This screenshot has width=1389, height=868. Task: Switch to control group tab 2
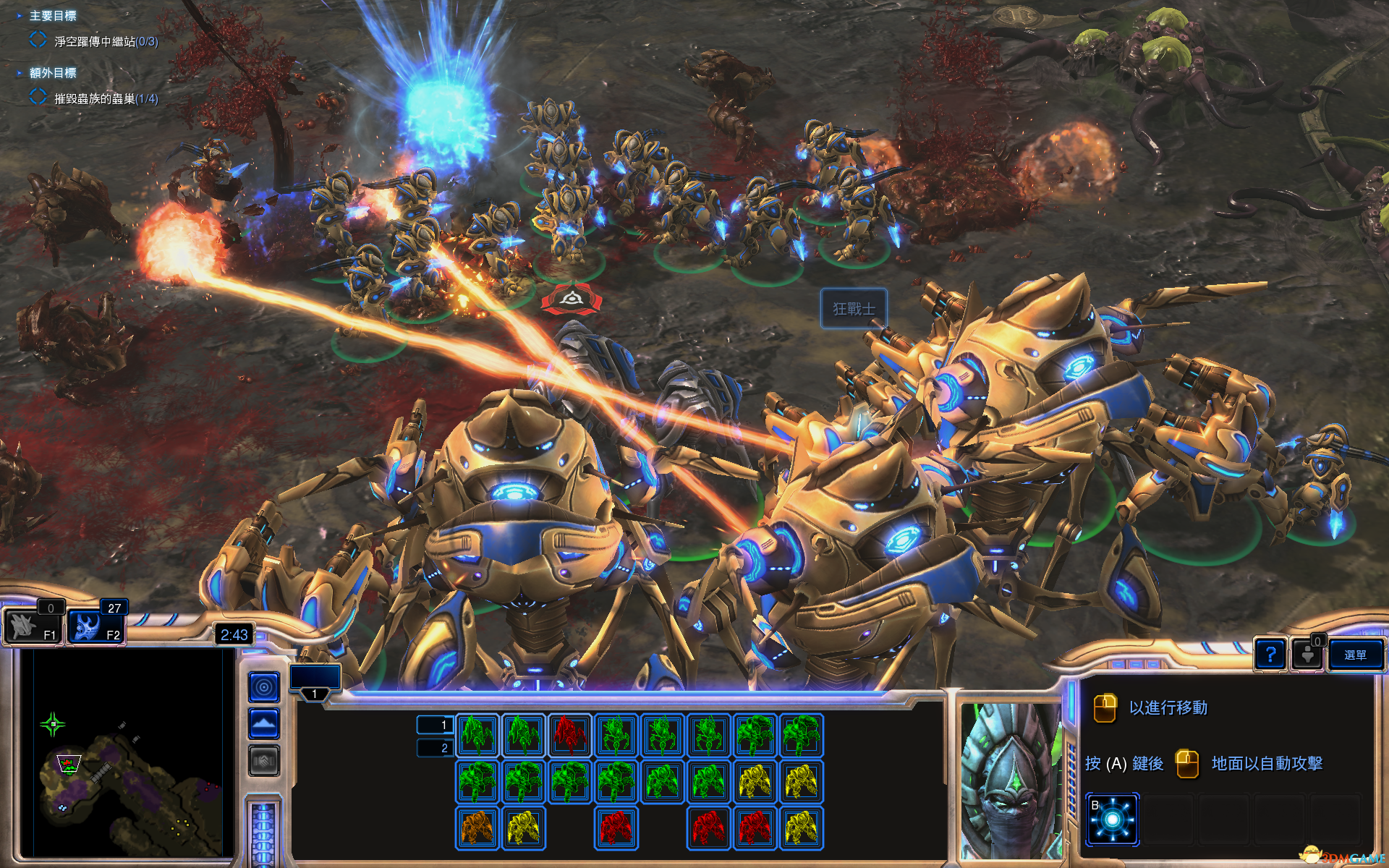[x=436, y=748]
